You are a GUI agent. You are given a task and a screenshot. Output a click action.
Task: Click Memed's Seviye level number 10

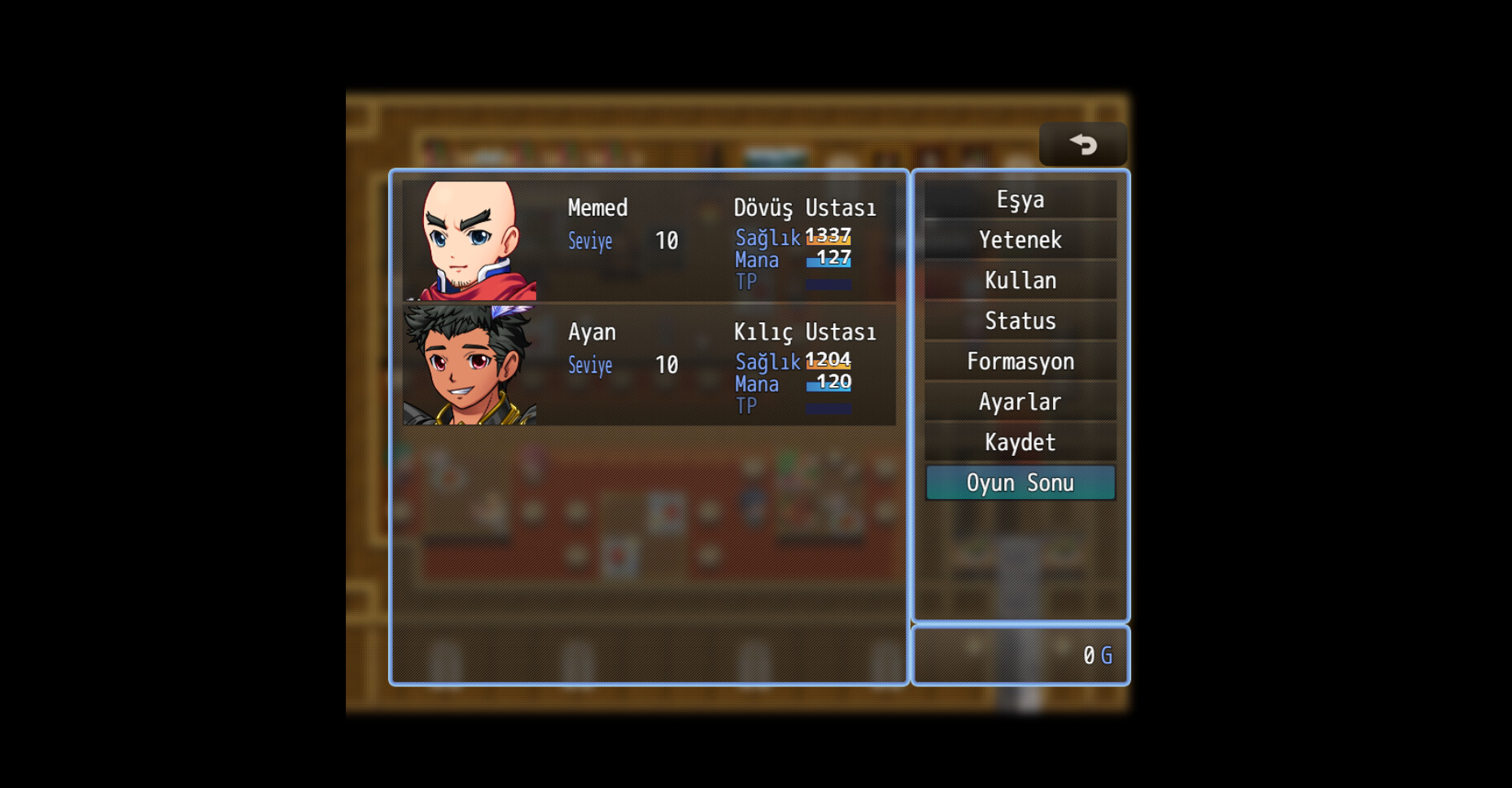665,241
